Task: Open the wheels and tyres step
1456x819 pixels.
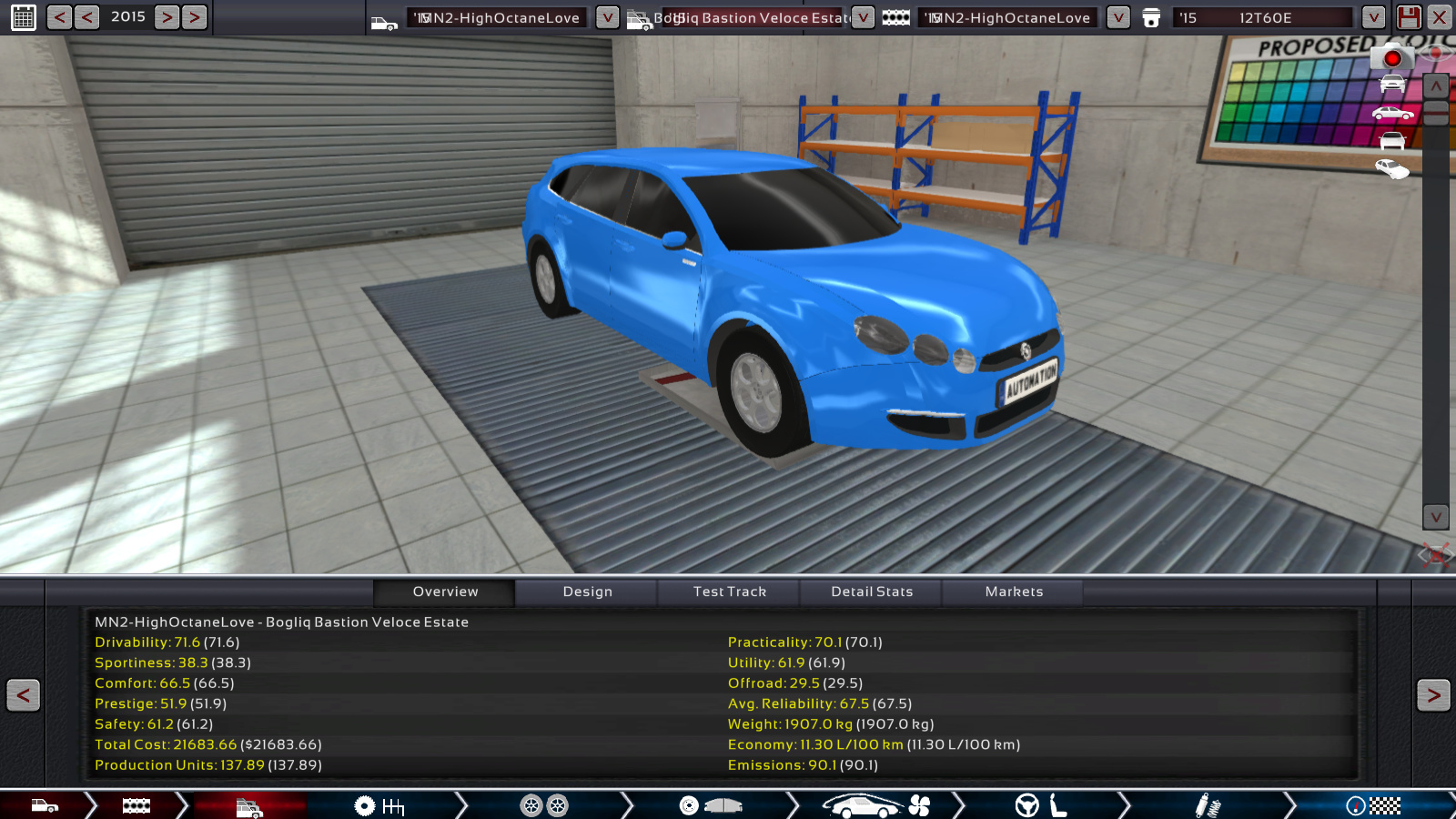Action: pos(544,805)
